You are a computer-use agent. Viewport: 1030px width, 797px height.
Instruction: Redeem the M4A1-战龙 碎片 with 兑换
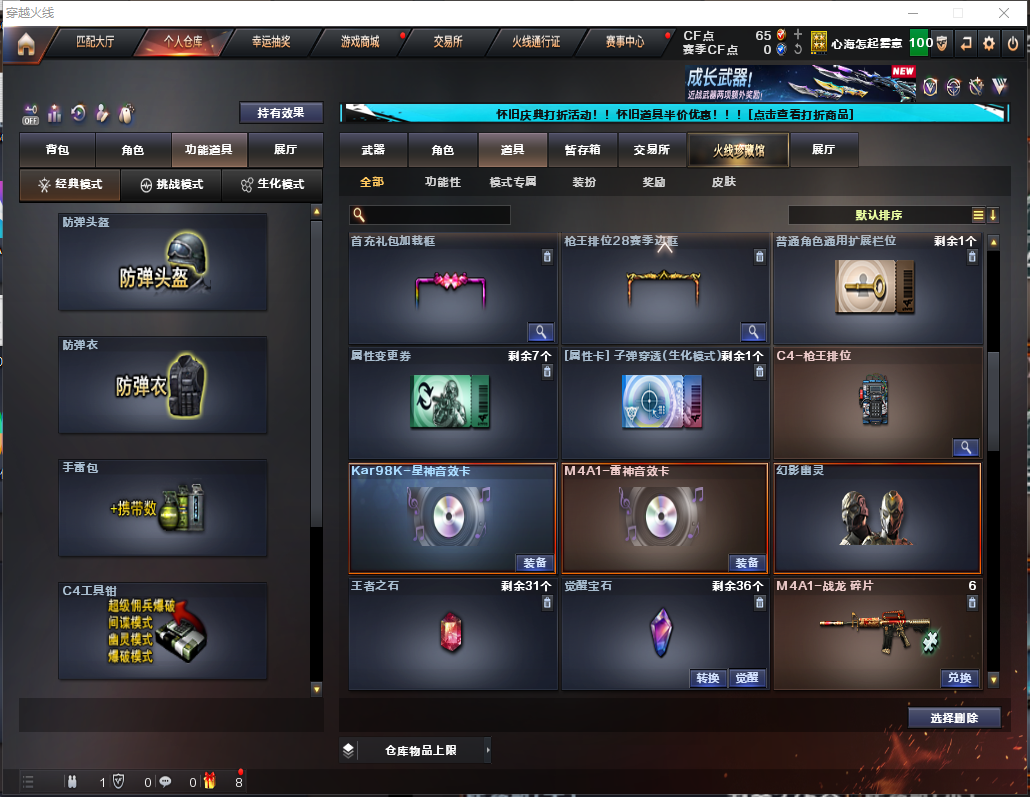tap(958, 678)
